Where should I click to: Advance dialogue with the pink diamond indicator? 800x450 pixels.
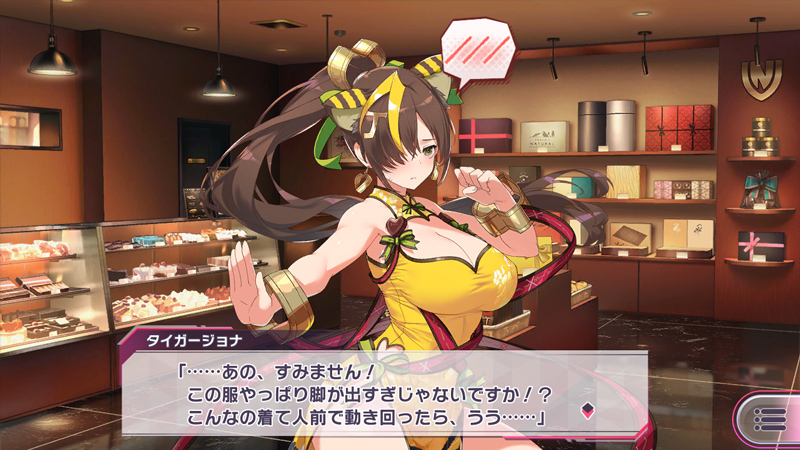[x=587, y=410]
